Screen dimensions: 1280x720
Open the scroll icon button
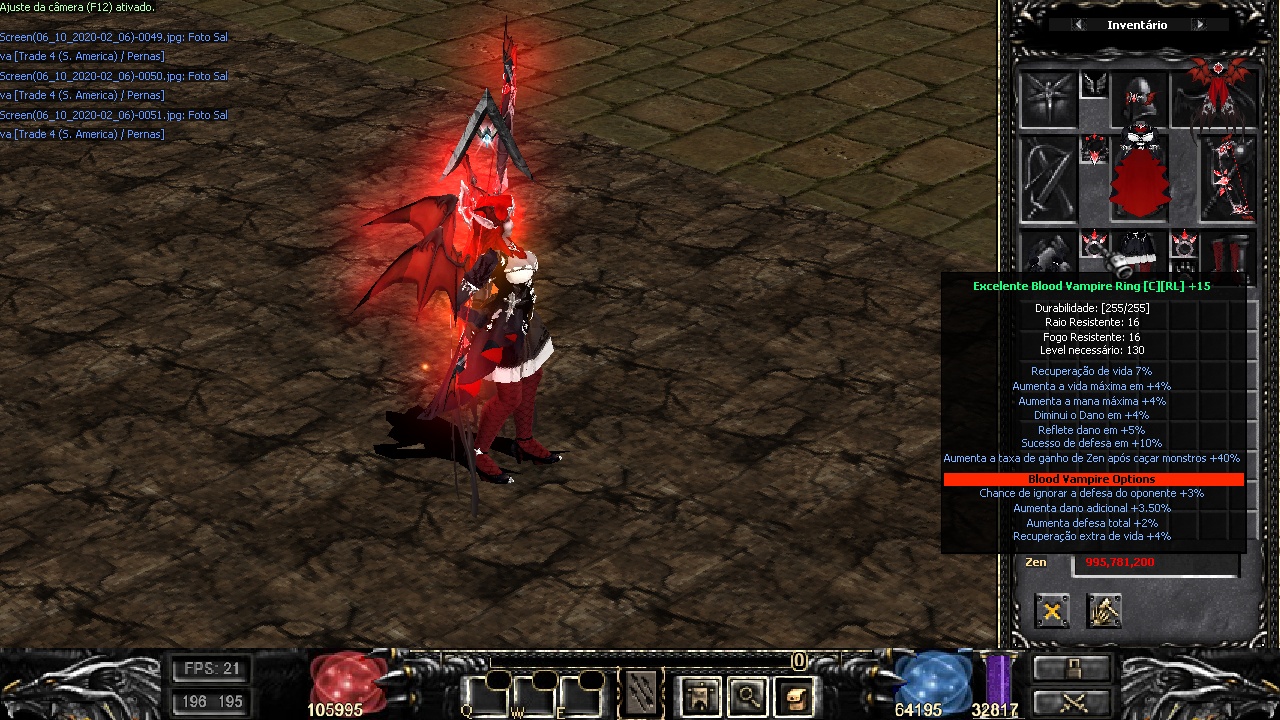tap(795, 695)
